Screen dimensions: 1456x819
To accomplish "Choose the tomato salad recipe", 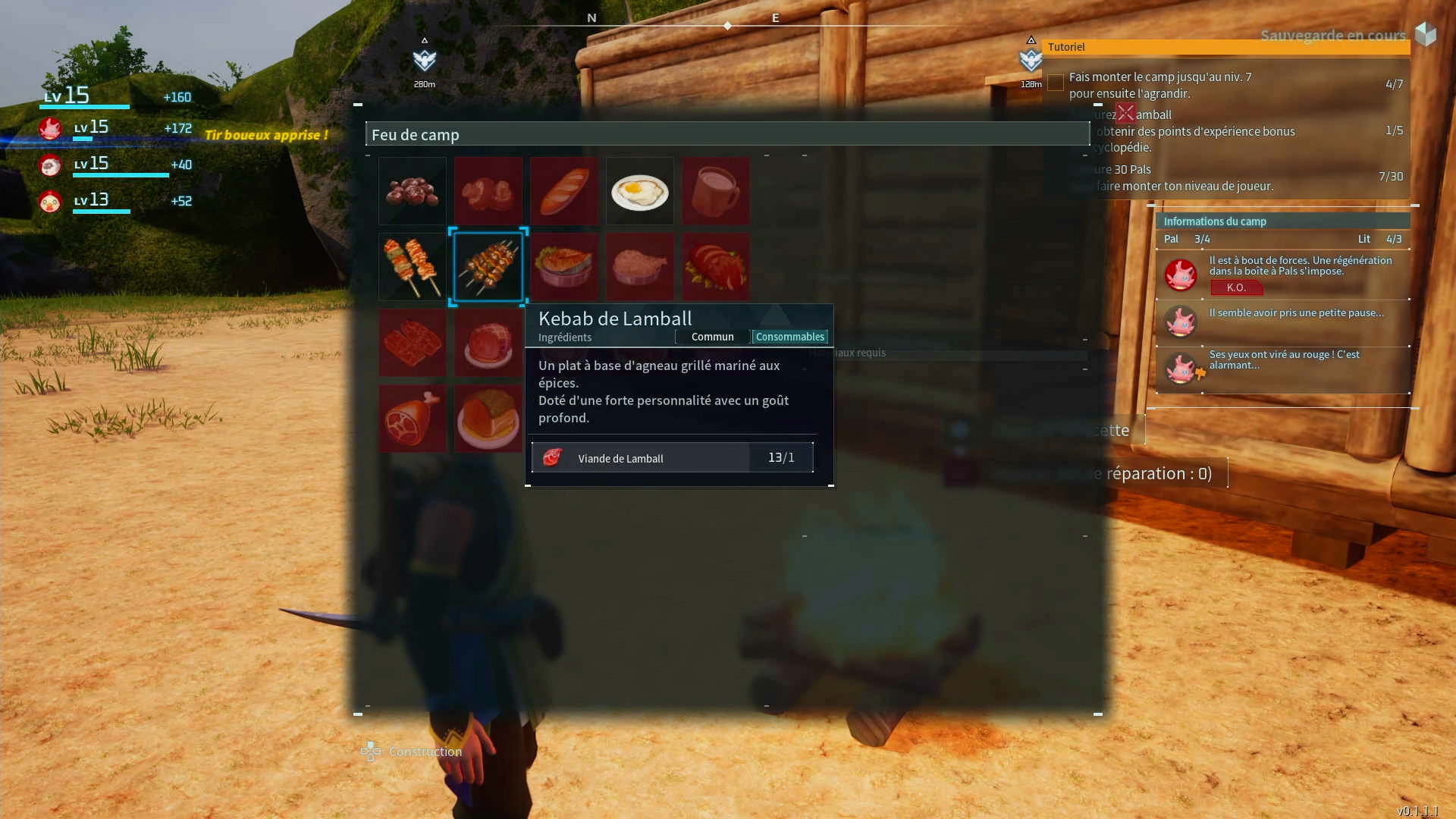I will coord(715,267).
